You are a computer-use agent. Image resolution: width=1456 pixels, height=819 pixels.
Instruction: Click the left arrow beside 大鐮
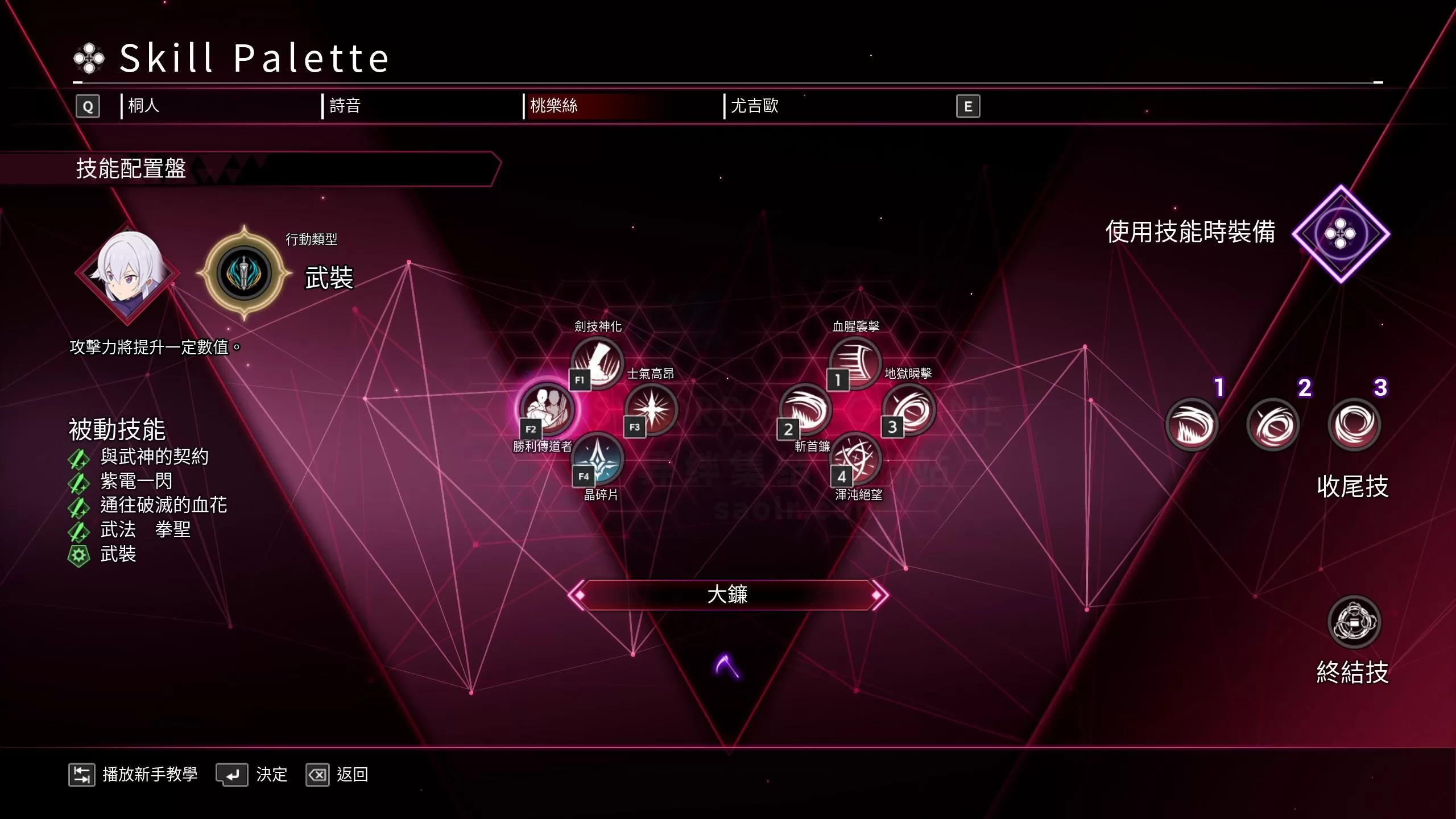coord(577,595)
